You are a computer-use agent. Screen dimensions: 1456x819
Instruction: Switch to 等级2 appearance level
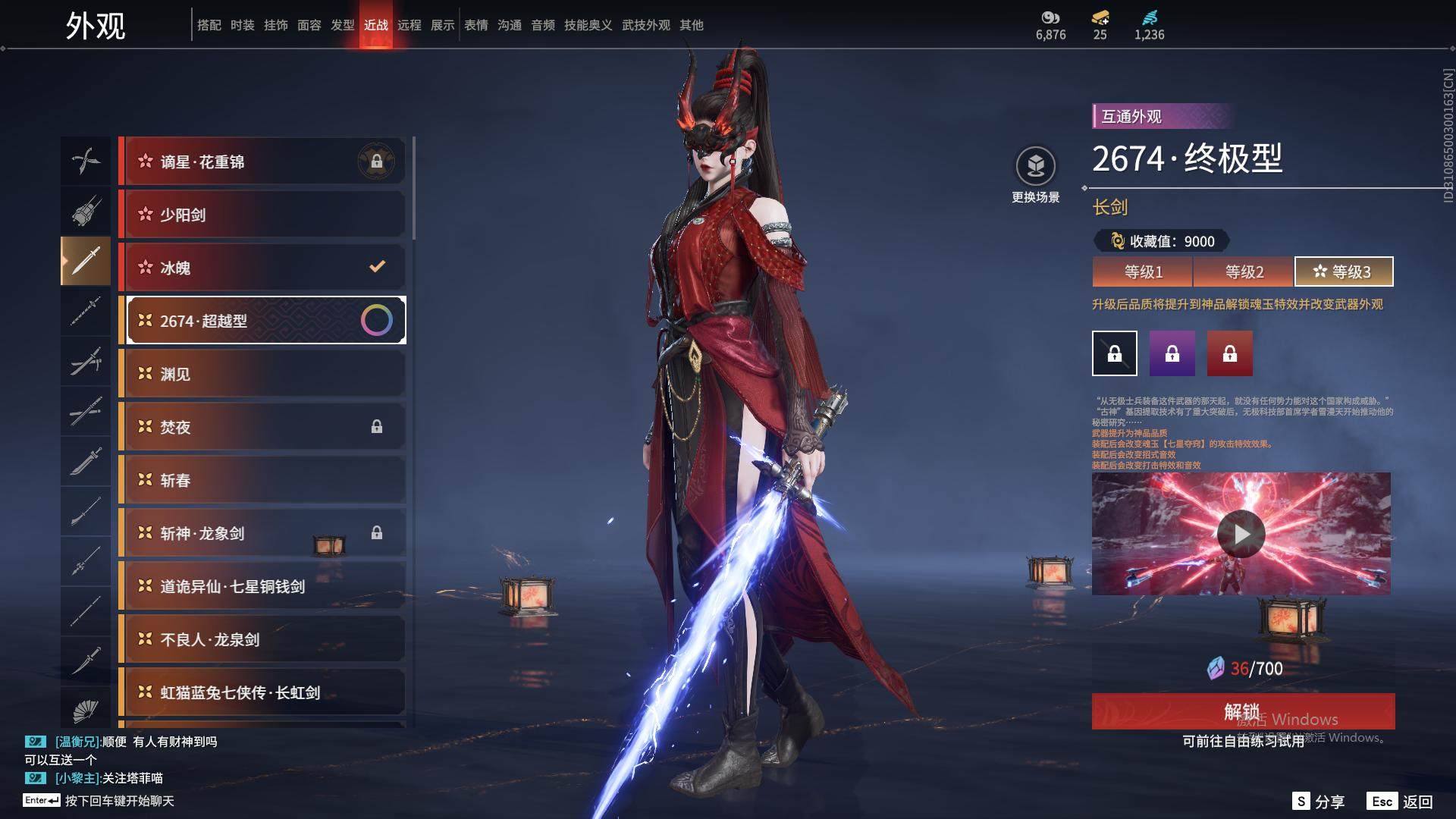(1244, 271)
